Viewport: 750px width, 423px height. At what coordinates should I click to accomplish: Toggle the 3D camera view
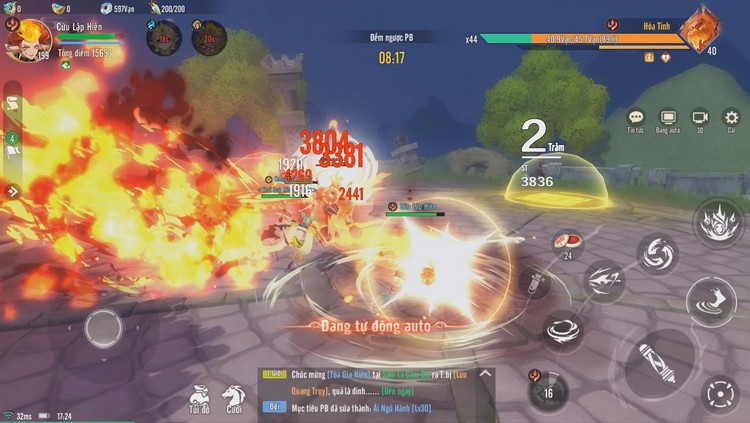(x=700, y=119)
